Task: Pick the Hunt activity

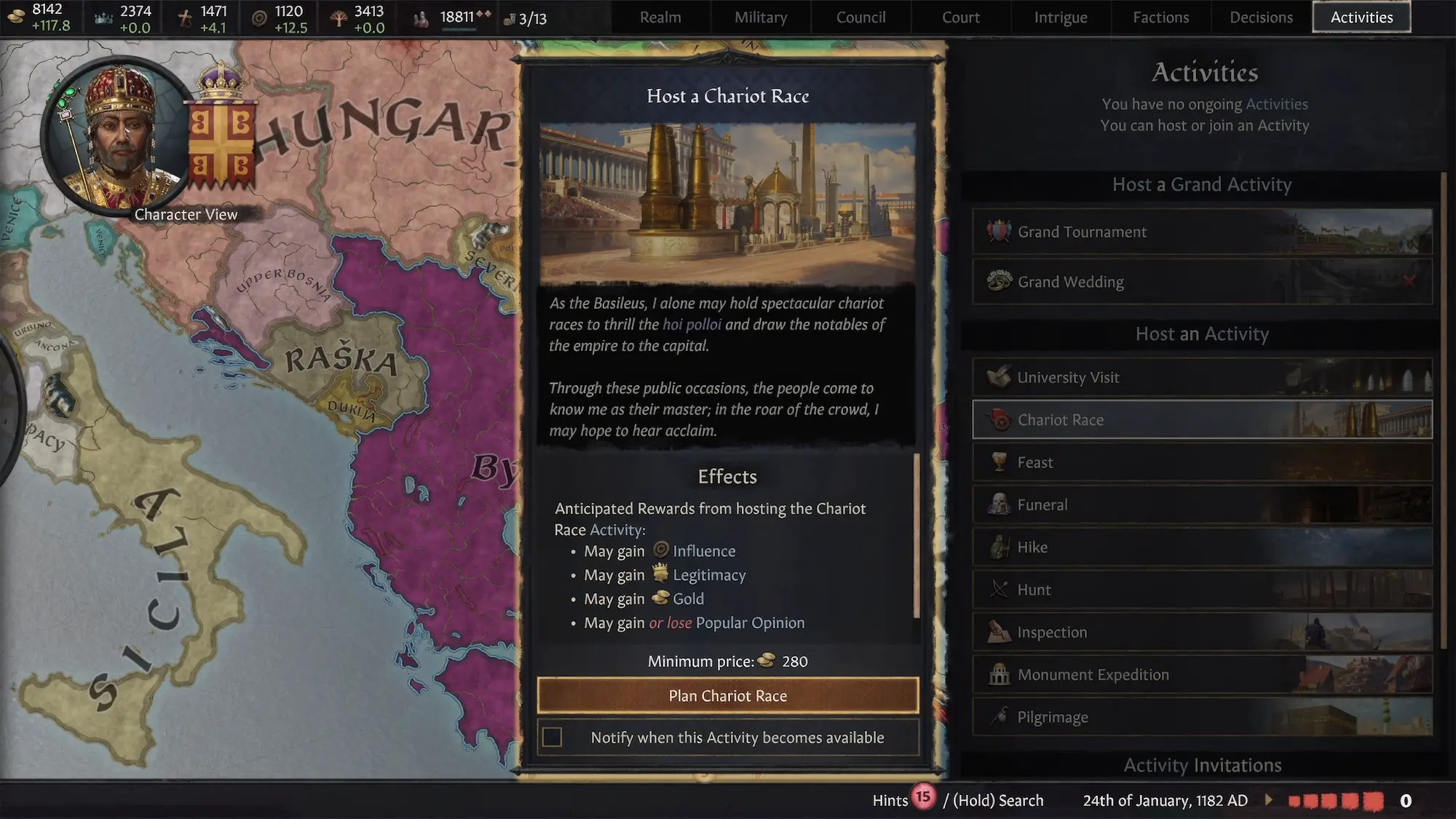Action: [x=1202, y=590]
